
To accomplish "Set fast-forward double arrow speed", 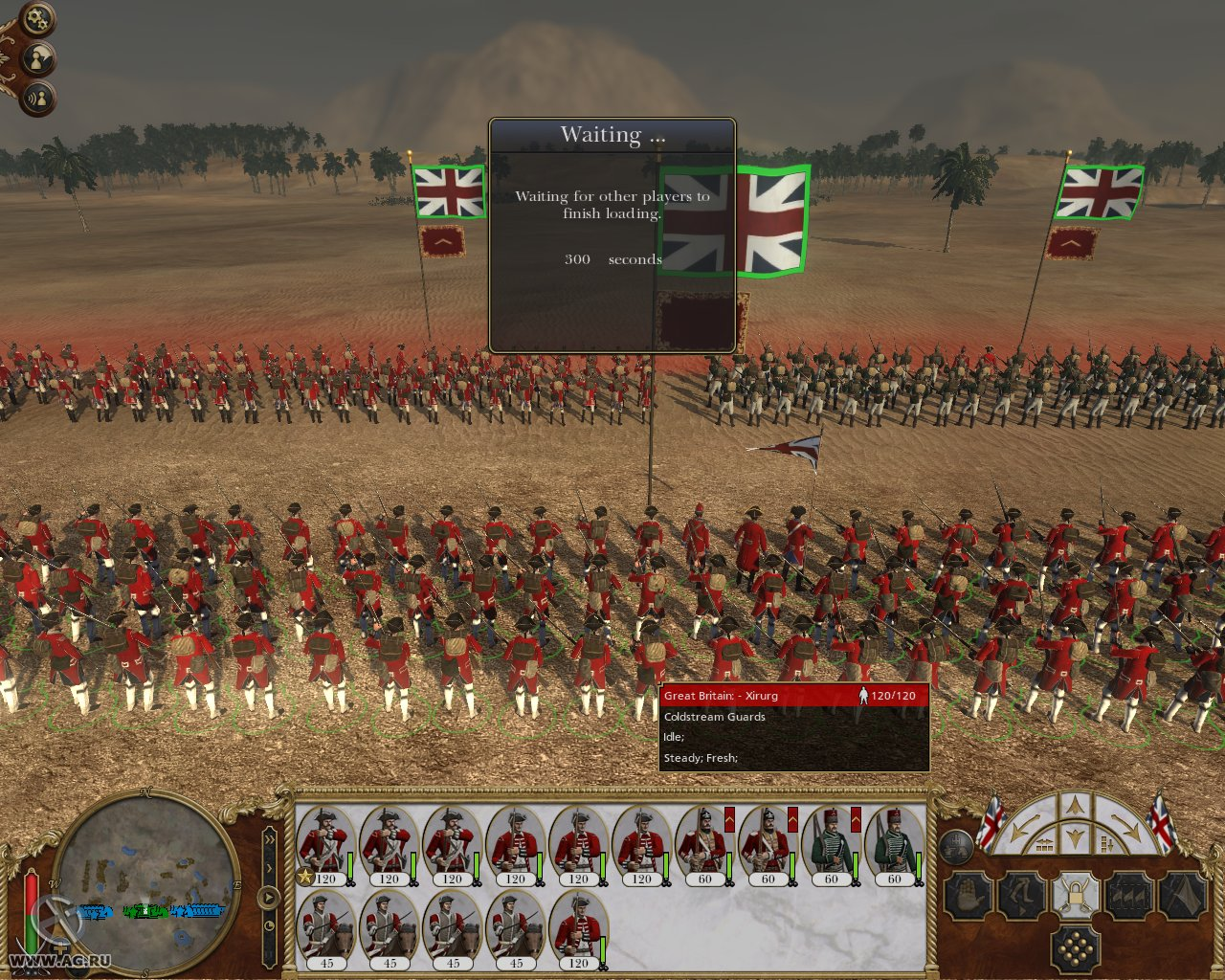I will click(x=269, y=839).
